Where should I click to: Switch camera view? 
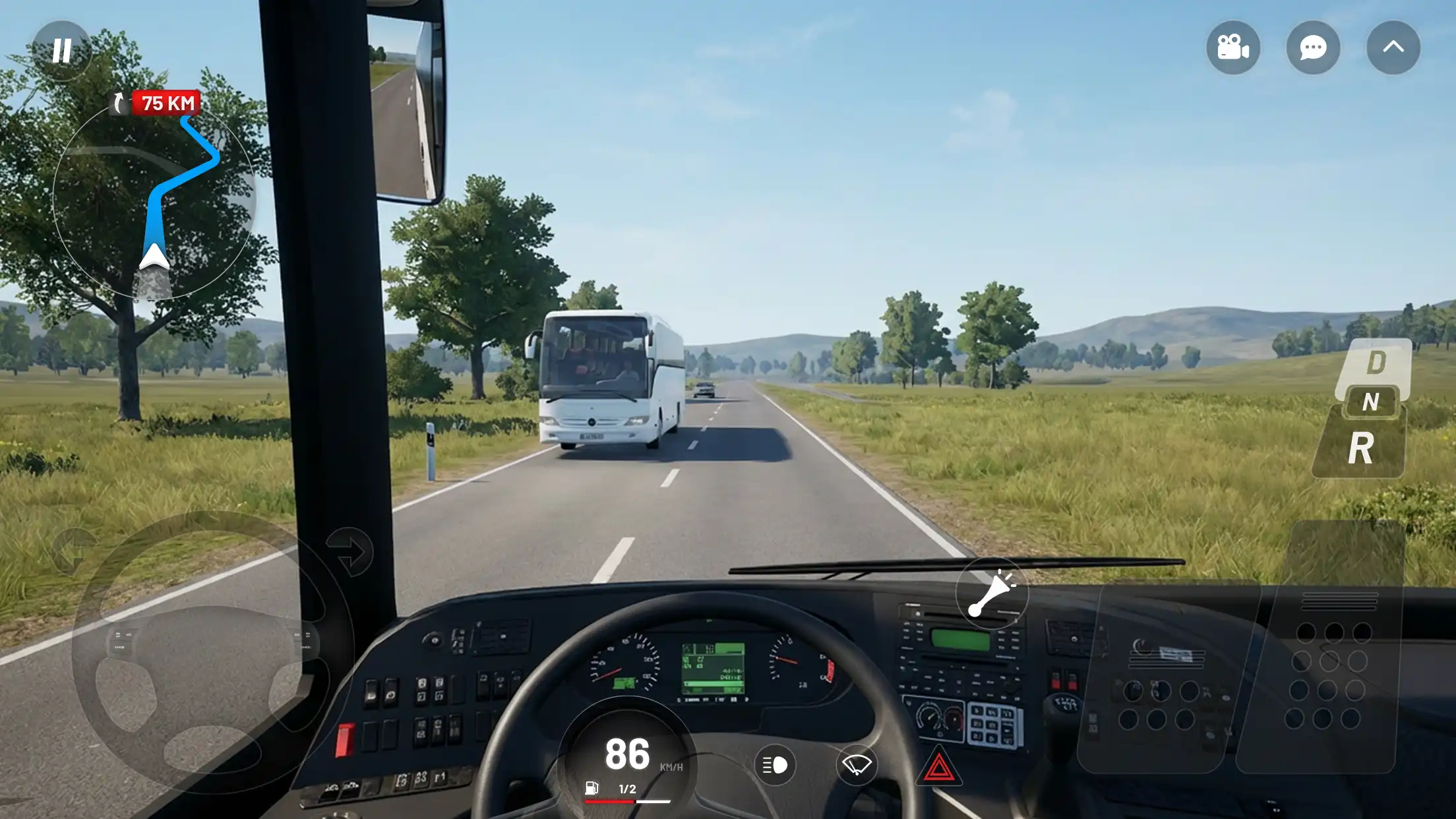click(1232, 47)
